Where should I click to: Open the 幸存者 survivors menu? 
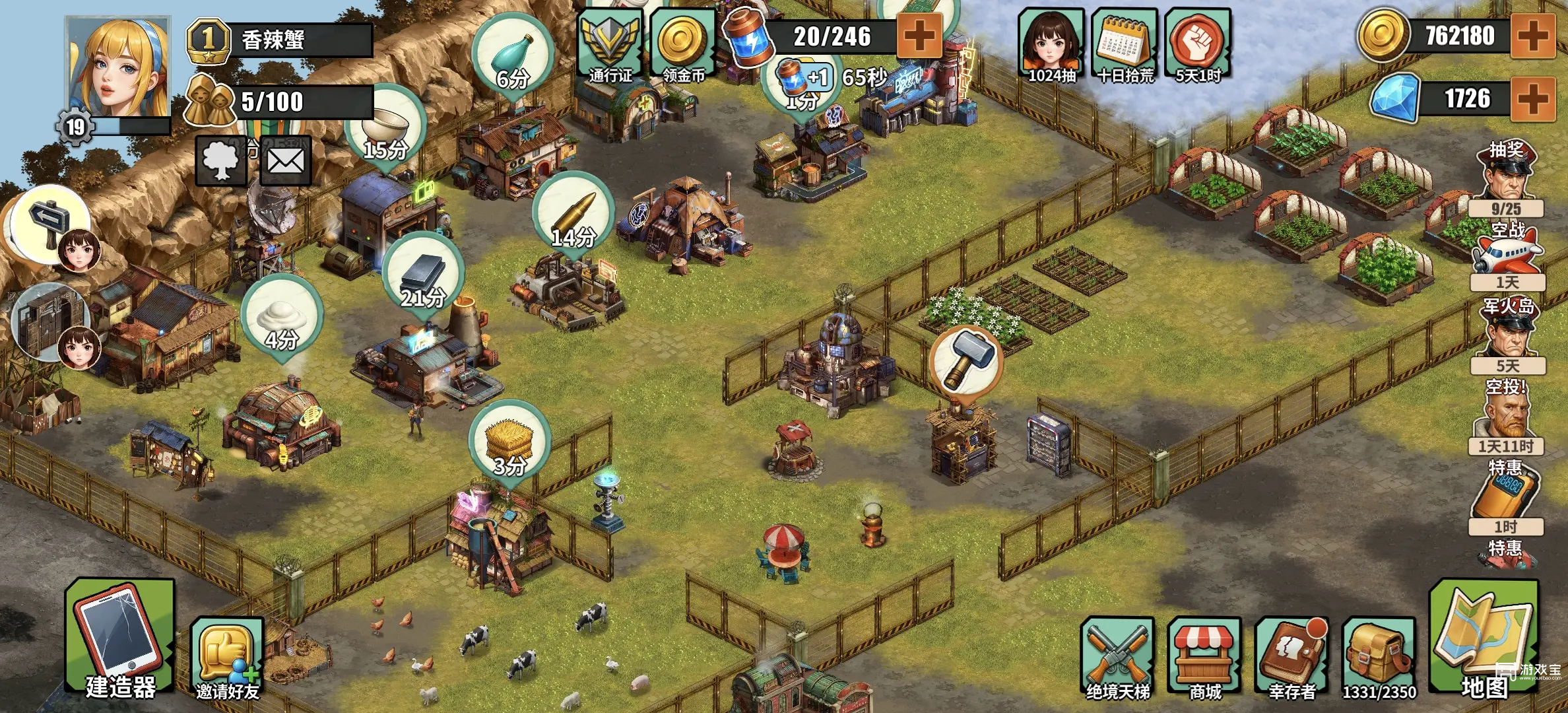pyautogui.click(x=1291, y=658)
